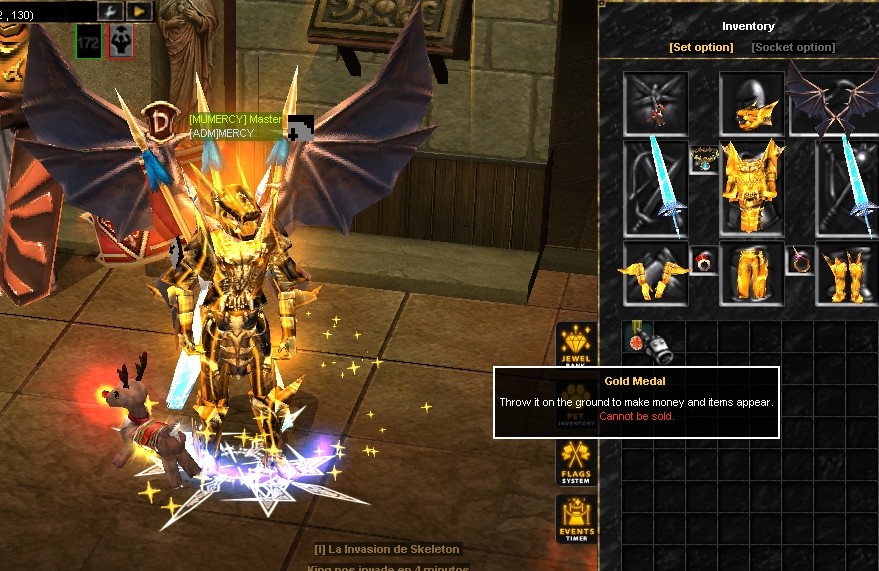Select the golden helmet equipment slot
The width and height of the screenshot is (879, 571).
coord(751,103)
